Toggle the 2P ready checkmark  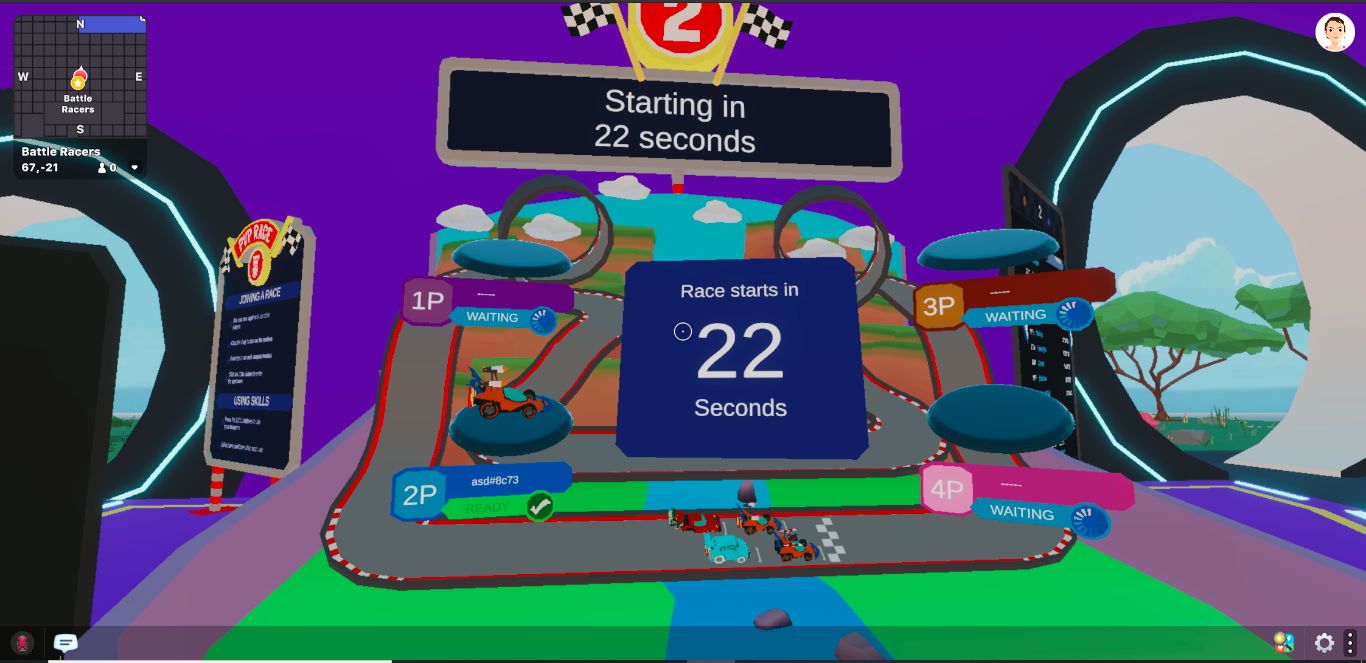click(540, 507)
